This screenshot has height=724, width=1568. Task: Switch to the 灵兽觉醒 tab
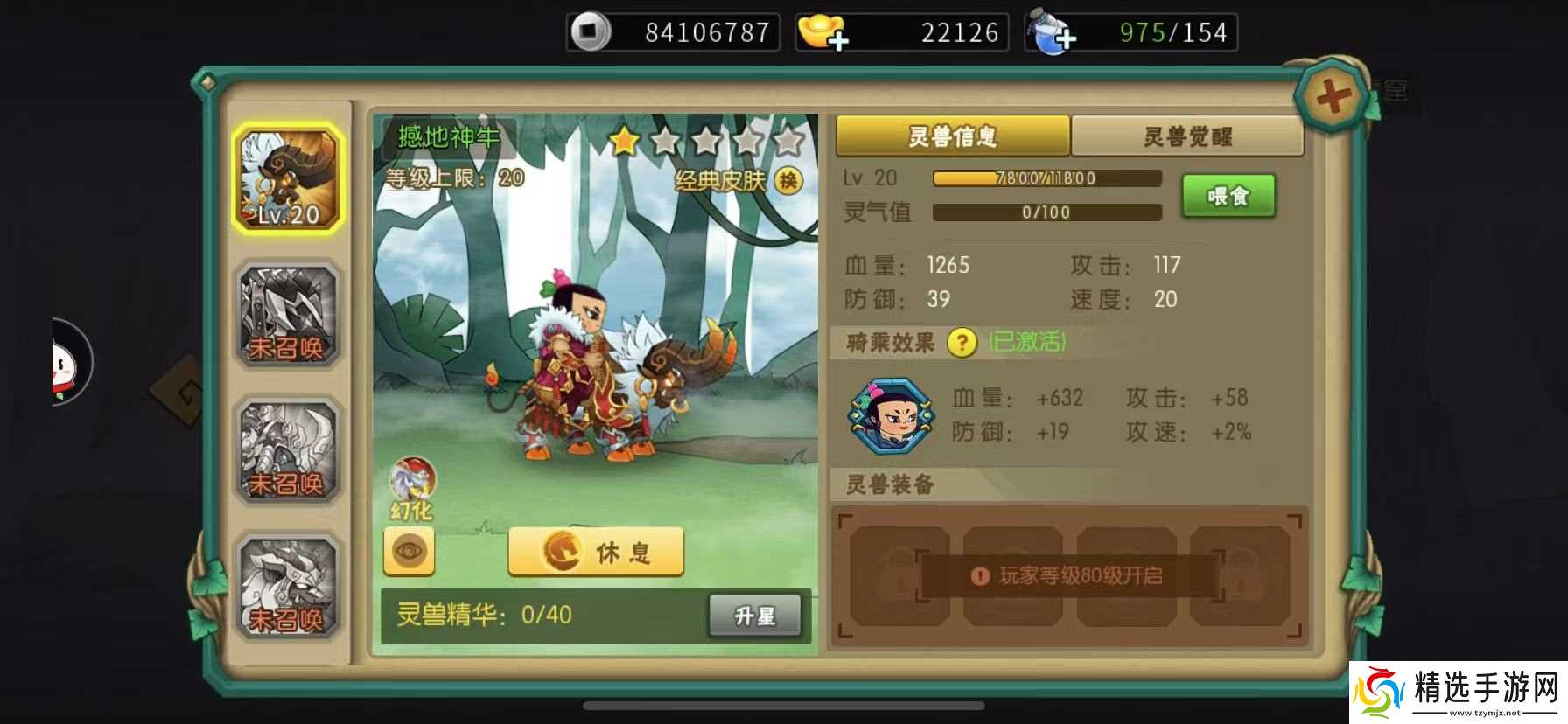(1187, 137)
